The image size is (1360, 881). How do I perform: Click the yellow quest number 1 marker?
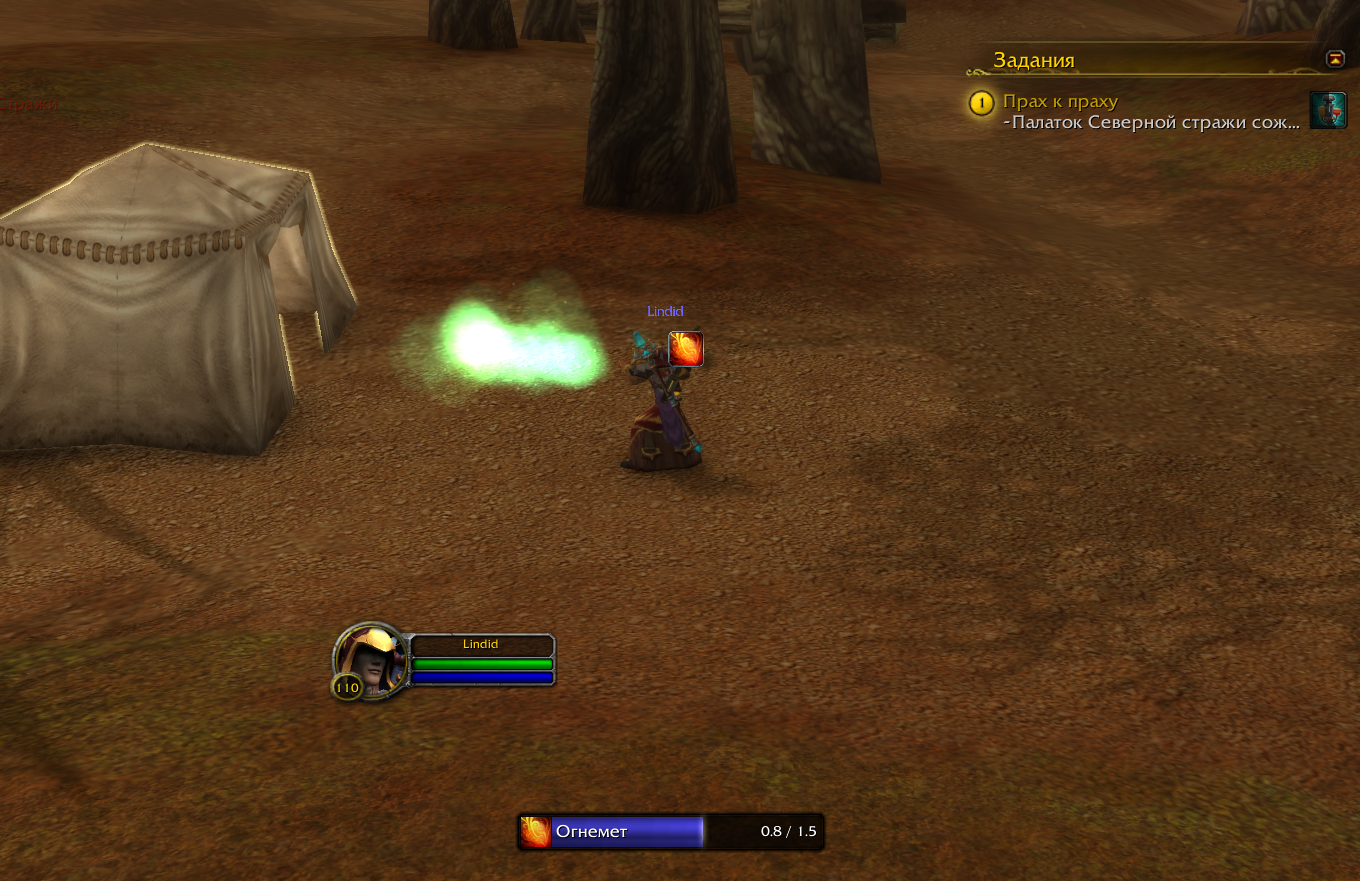click(982, 103)
